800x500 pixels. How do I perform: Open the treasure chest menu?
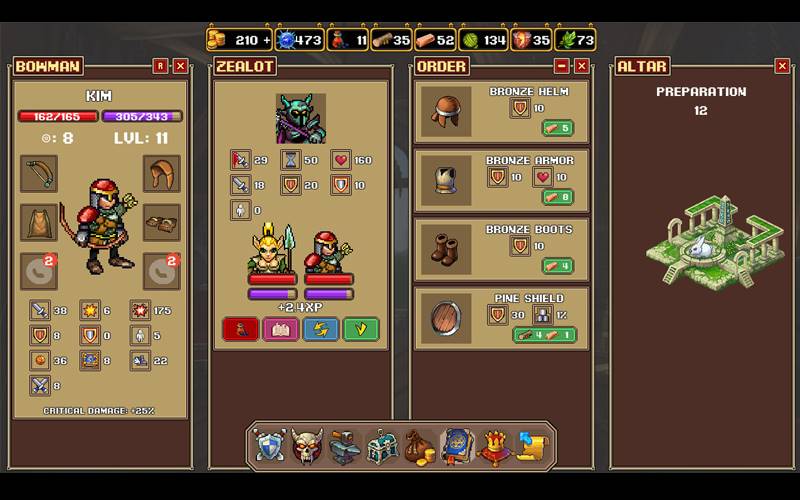[x=381, y=445]
